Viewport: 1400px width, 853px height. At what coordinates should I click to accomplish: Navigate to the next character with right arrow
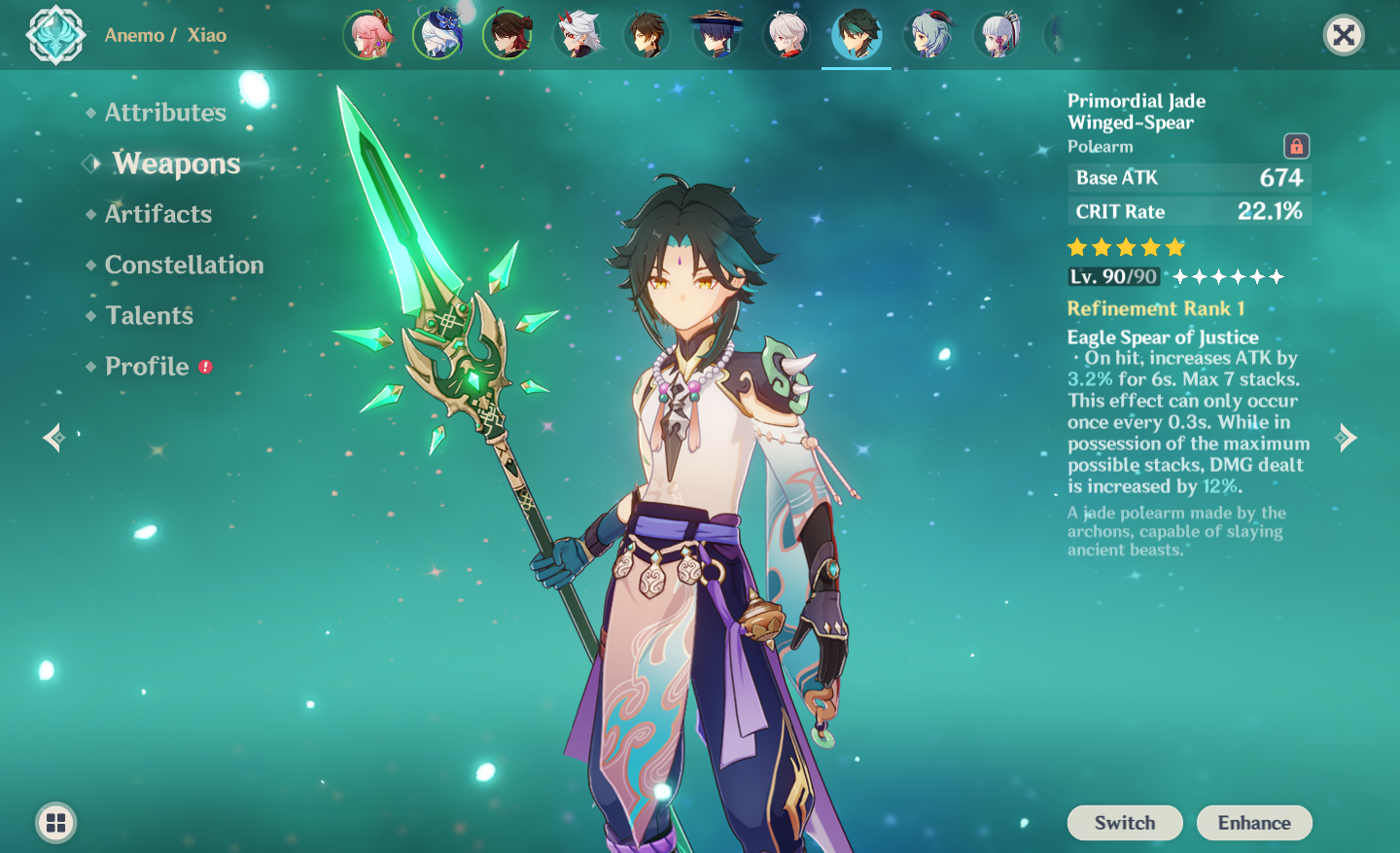pyautogui.click(x=1347, y=437)
